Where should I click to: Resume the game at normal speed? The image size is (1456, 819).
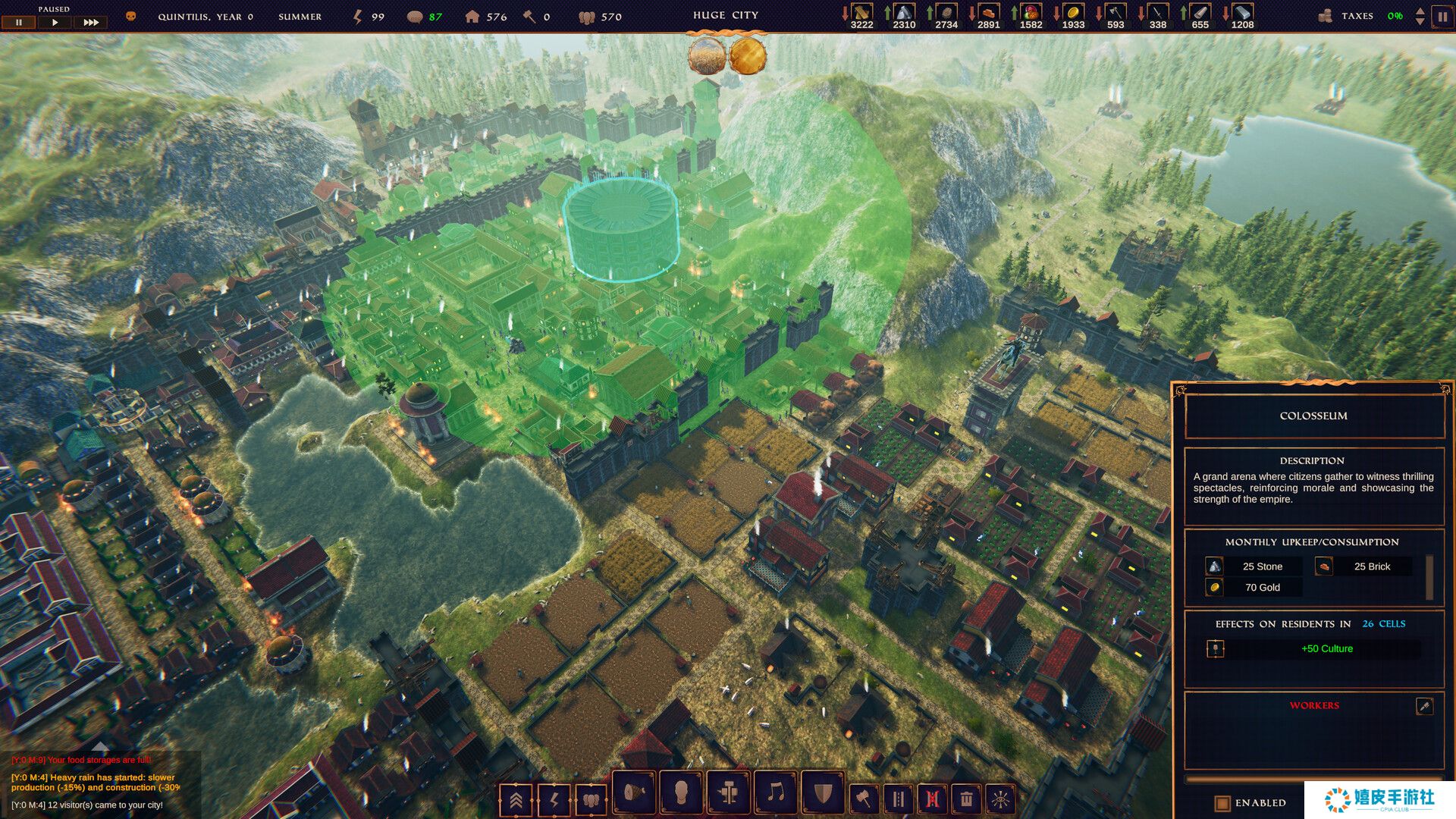[x=55, y=23]
